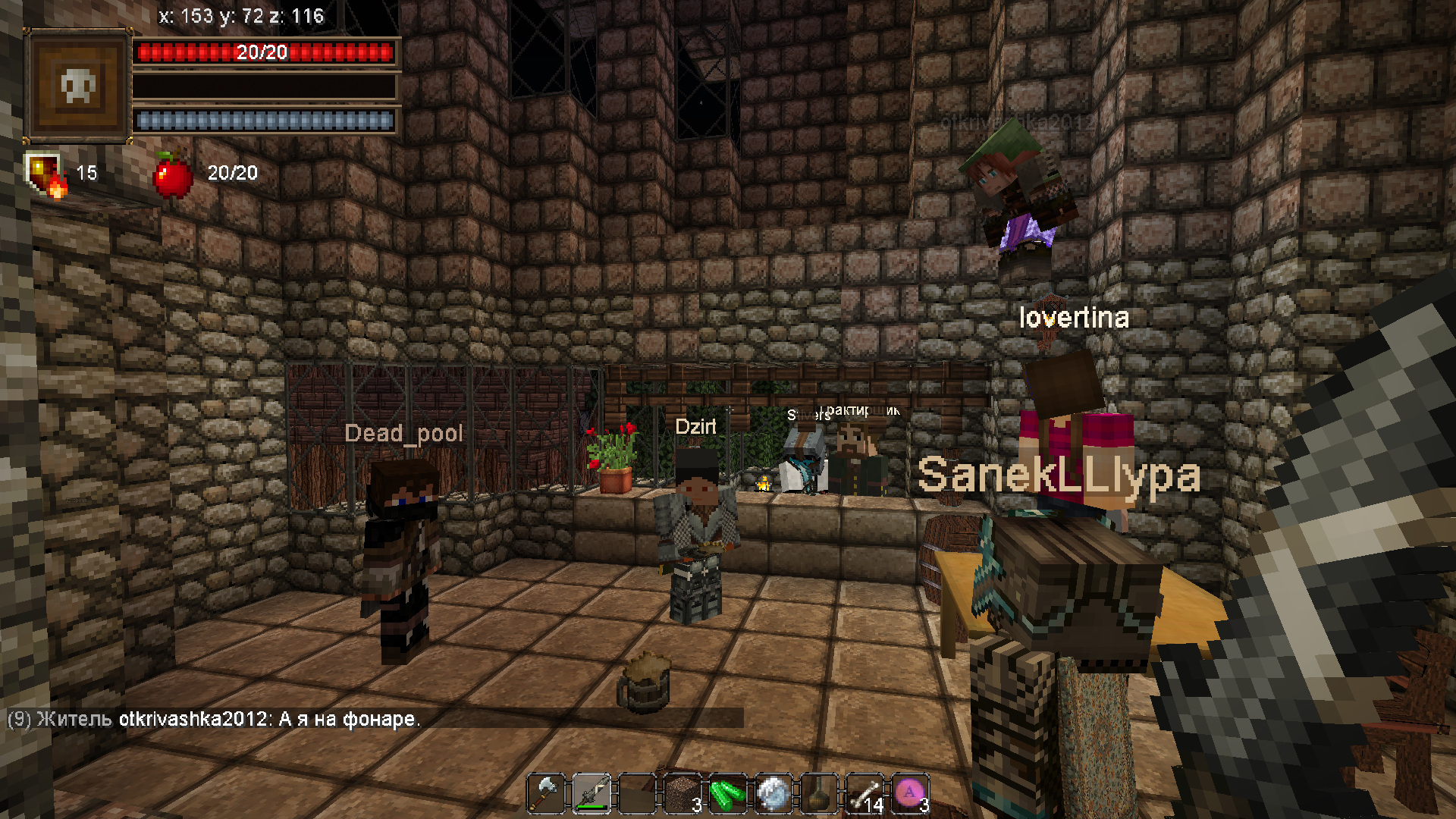Click the flaming shield armor icon
This screenshot has width=1456, height=819.
pos(45,174)
